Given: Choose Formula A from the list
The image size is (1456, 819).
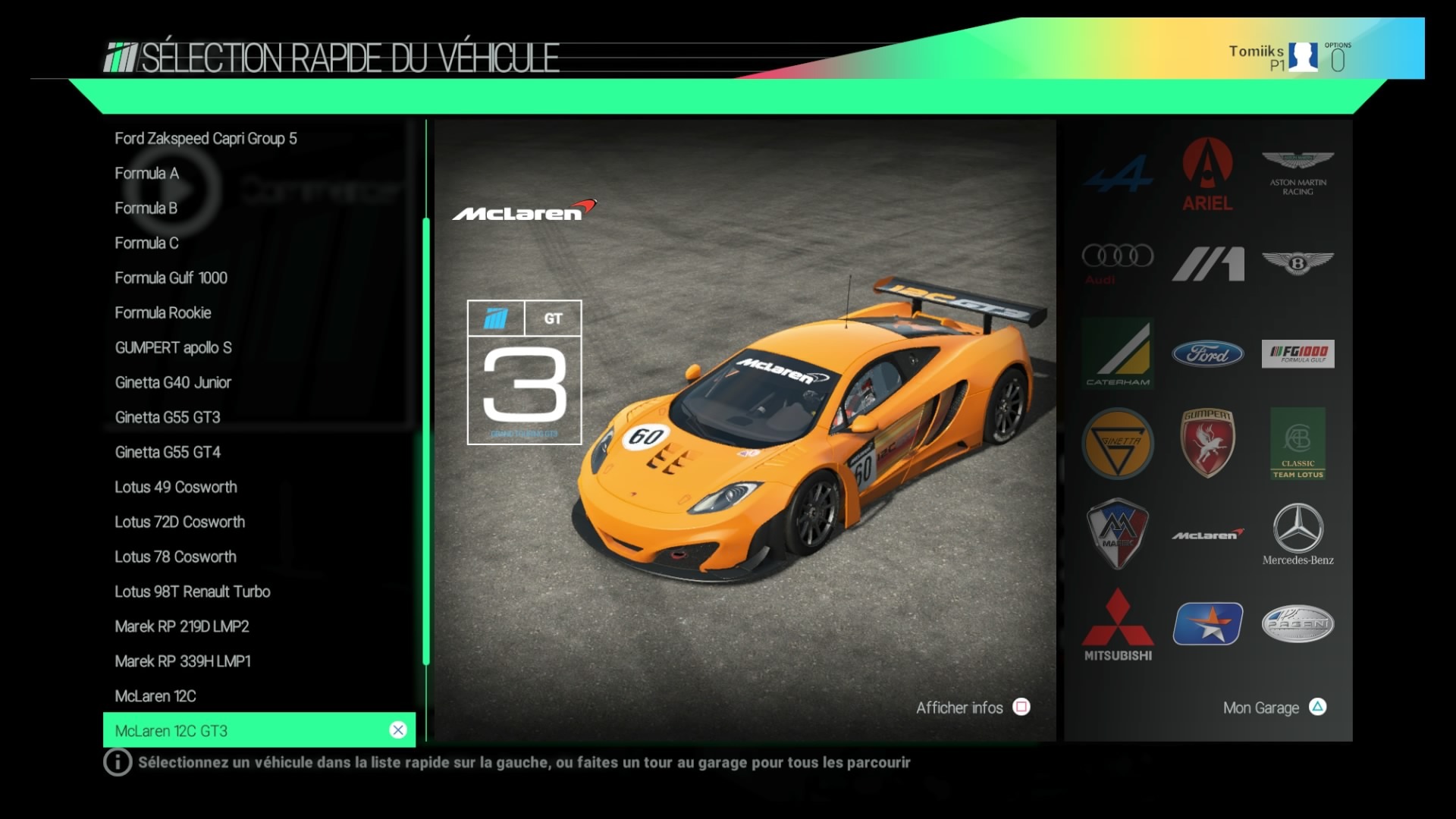Looking at the screenshot, I should coord(146,174).
